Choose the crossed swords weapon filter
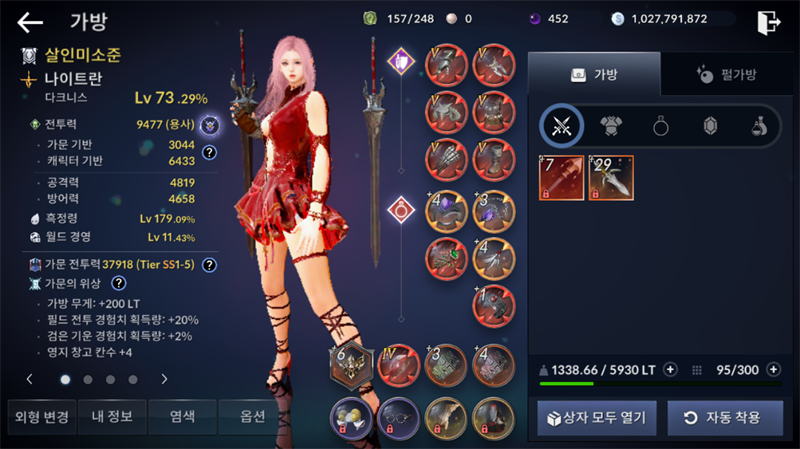 pos(561,126)
